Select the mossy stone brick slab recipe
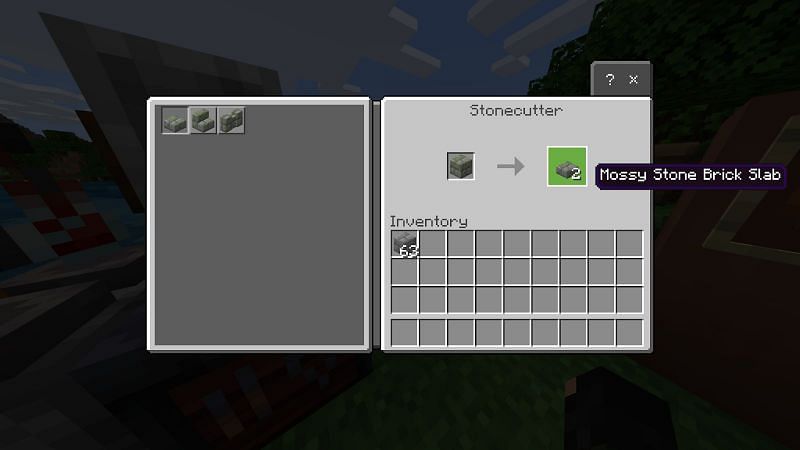 pos(175,121)
